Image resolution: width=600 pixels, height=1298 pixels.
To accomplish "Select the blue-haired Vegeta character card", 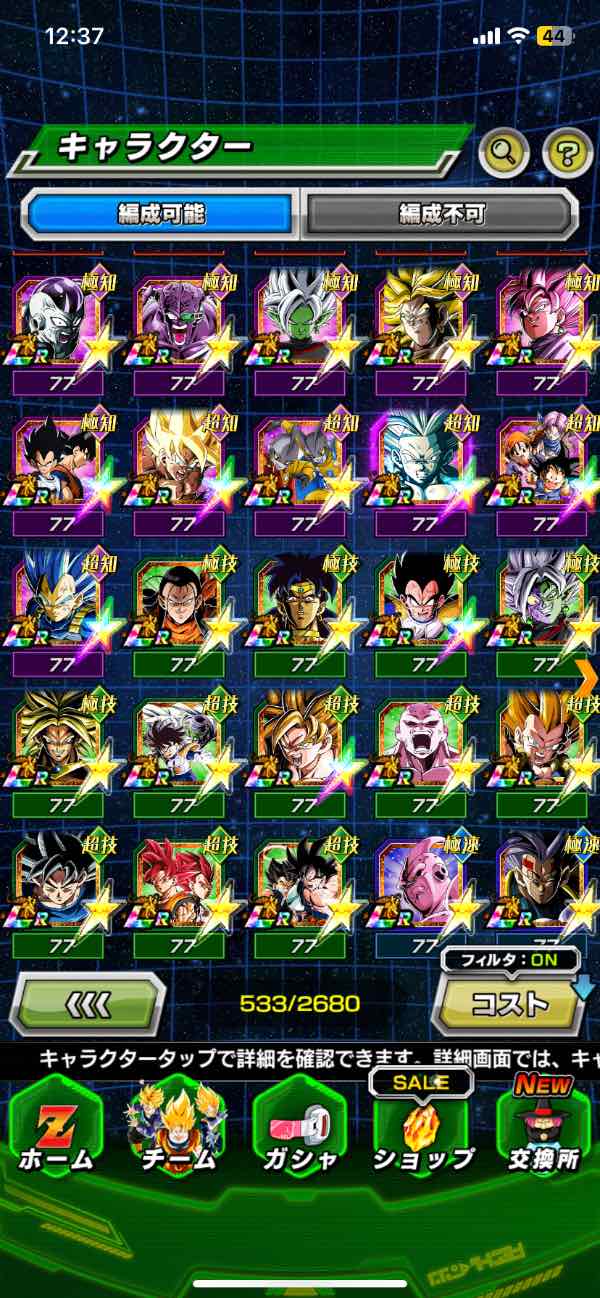I will pyautogui.click(x=58, y=599).
